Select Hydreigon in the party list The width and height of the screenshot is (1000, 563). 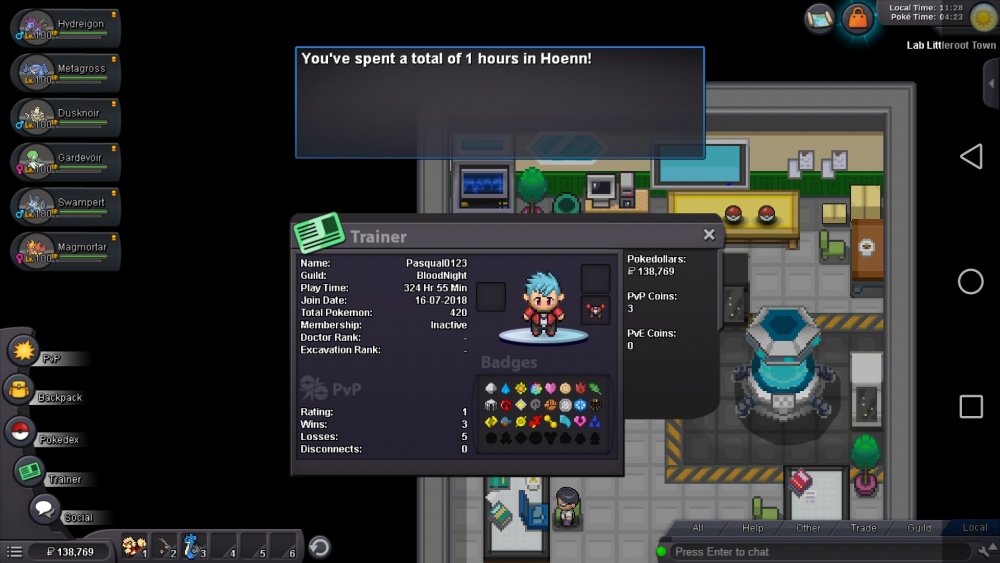pyautogui.click(x=66, y=27)
